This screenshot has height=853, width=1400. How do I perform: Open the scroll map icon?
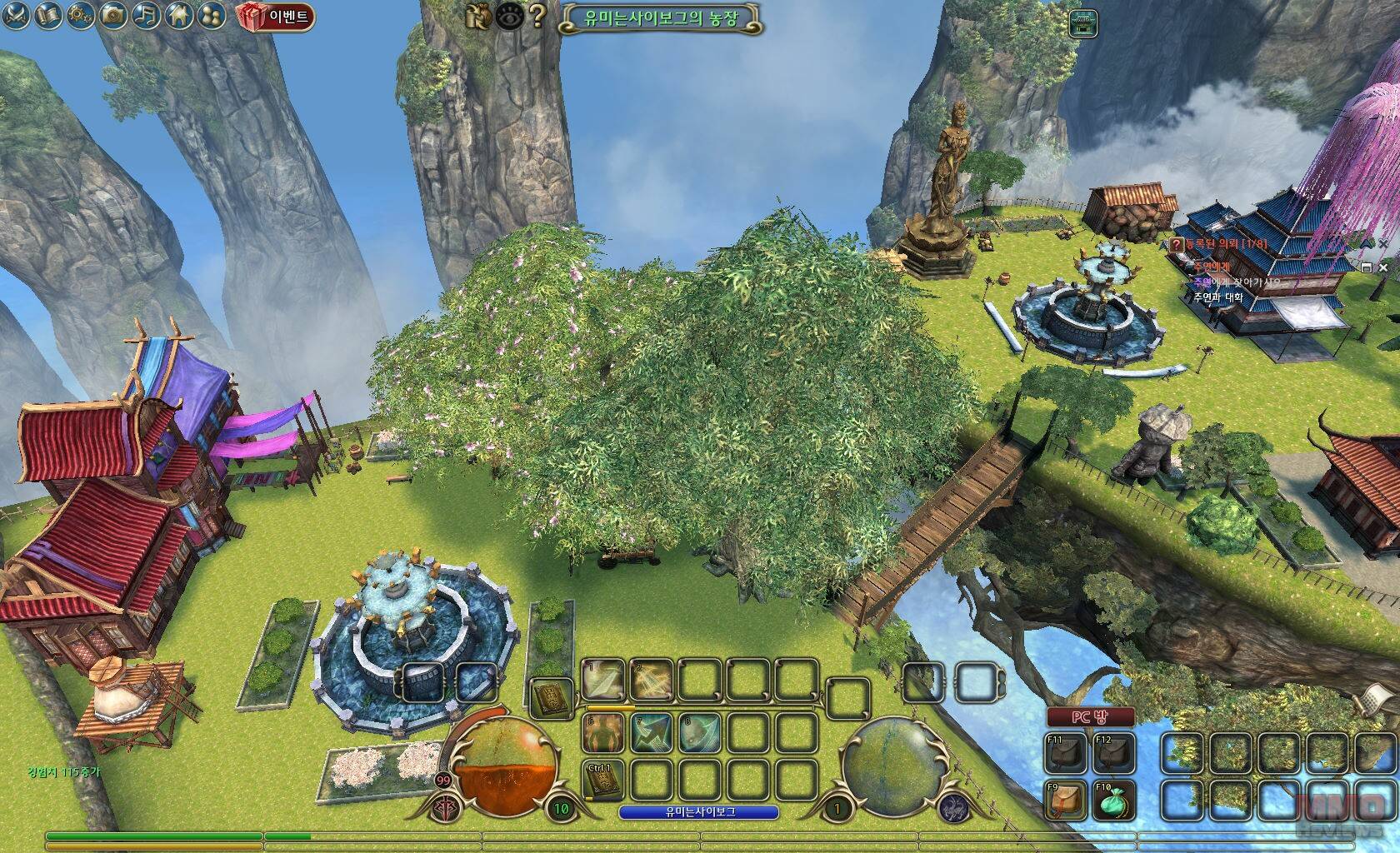pyautogui.click(x=47, y=14)
